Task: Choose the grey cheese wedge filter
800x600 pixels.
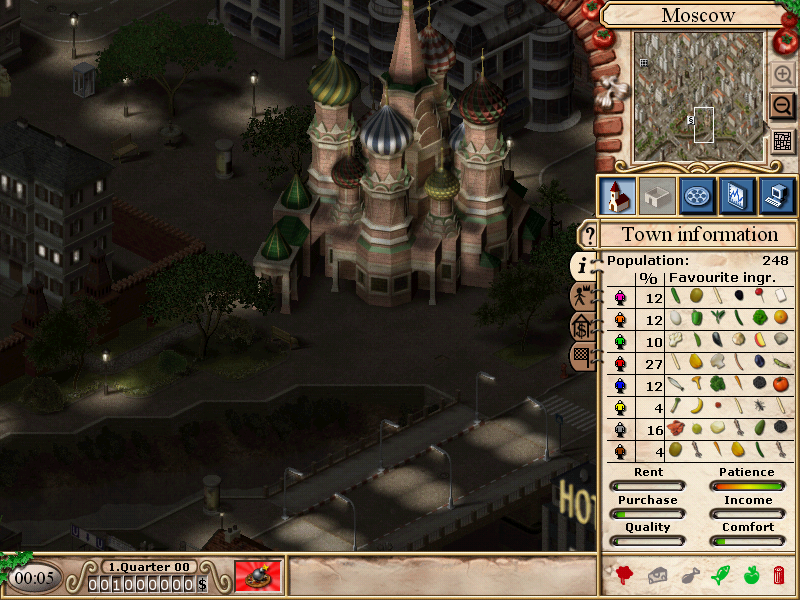Action: (x=657, y=575)
